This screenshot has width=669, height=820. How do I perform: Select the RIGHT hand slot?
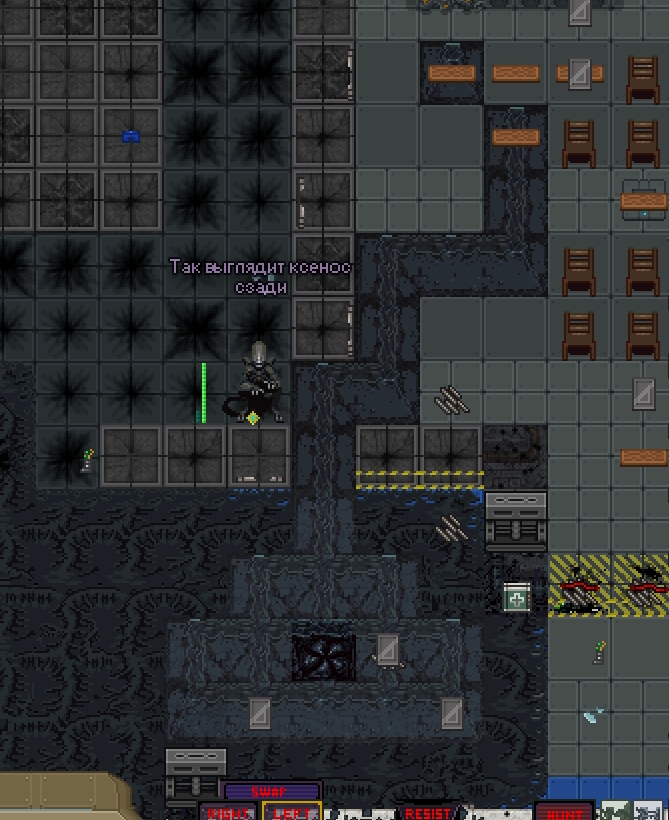[x=229, y=812]
